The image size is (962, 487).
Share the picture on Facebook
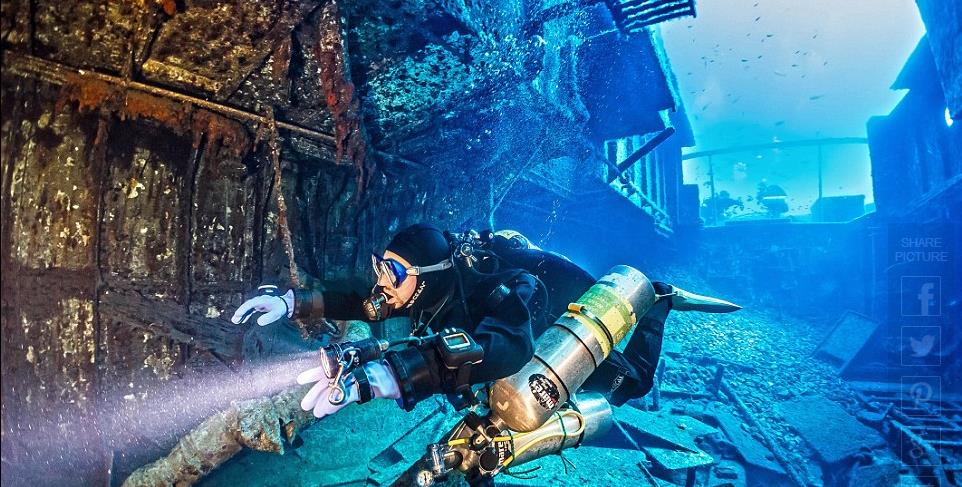click(920, 296)
